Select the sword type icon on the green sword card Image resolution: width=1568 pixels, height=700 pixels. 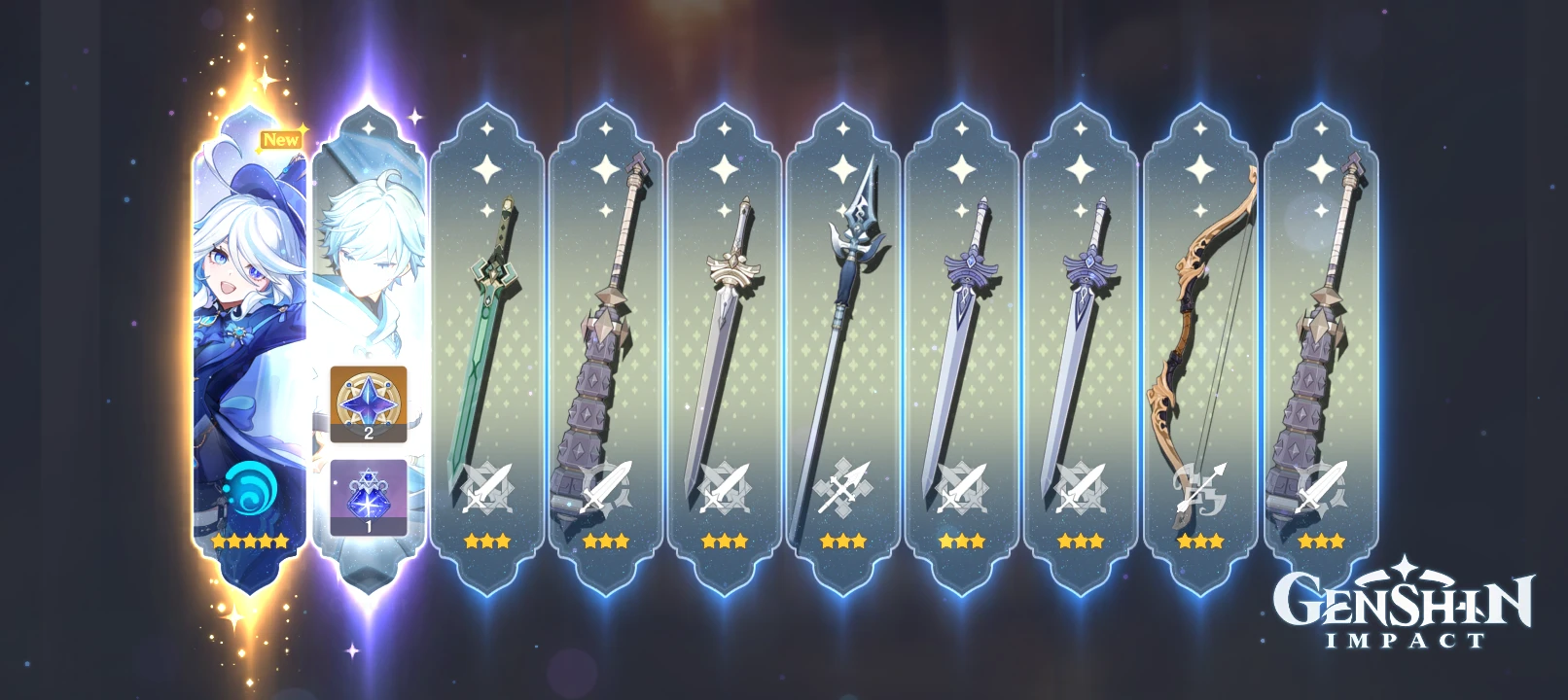(486, 488)
